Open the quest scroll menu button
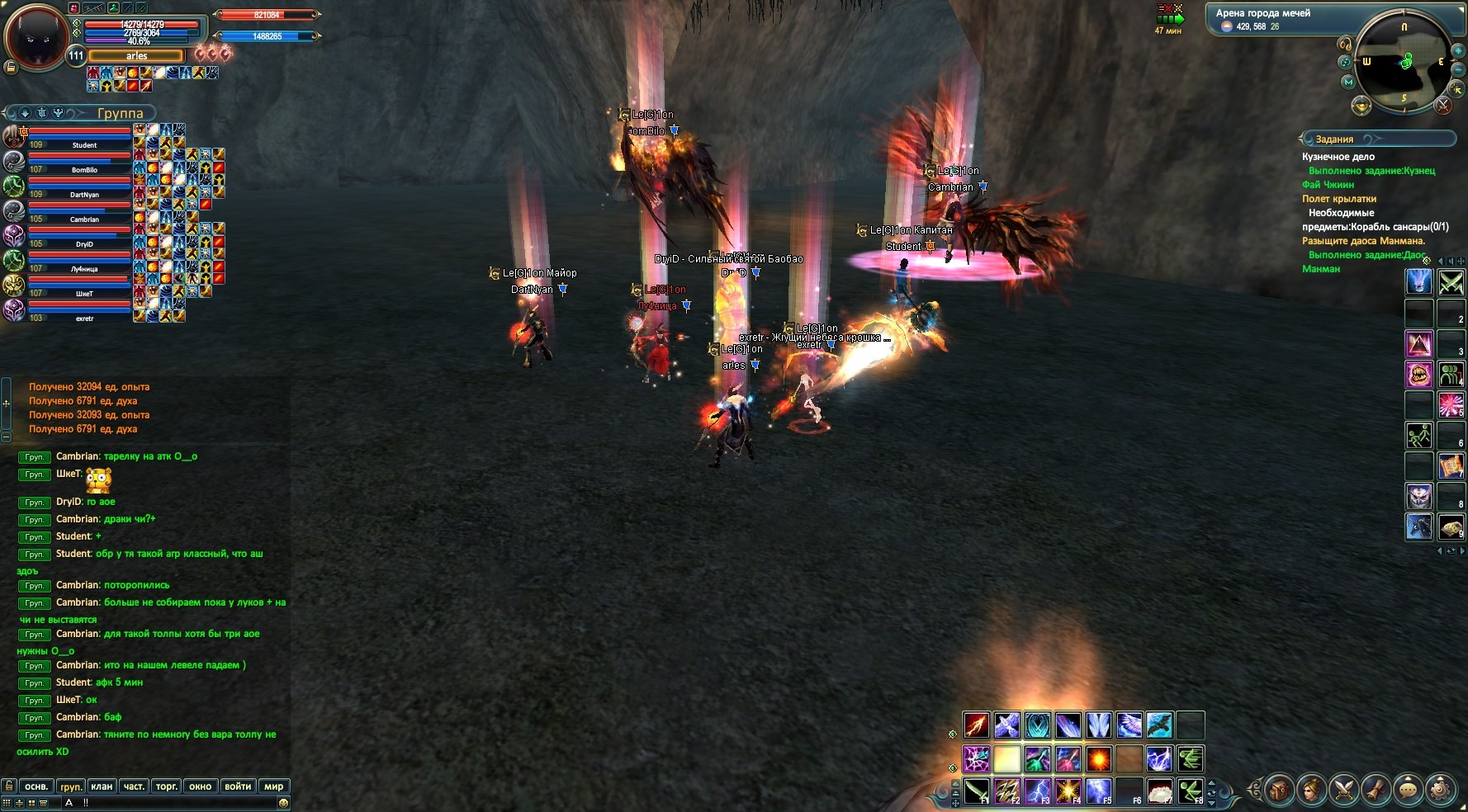This screenshot has width=1468, height=812. [1376, 791]
